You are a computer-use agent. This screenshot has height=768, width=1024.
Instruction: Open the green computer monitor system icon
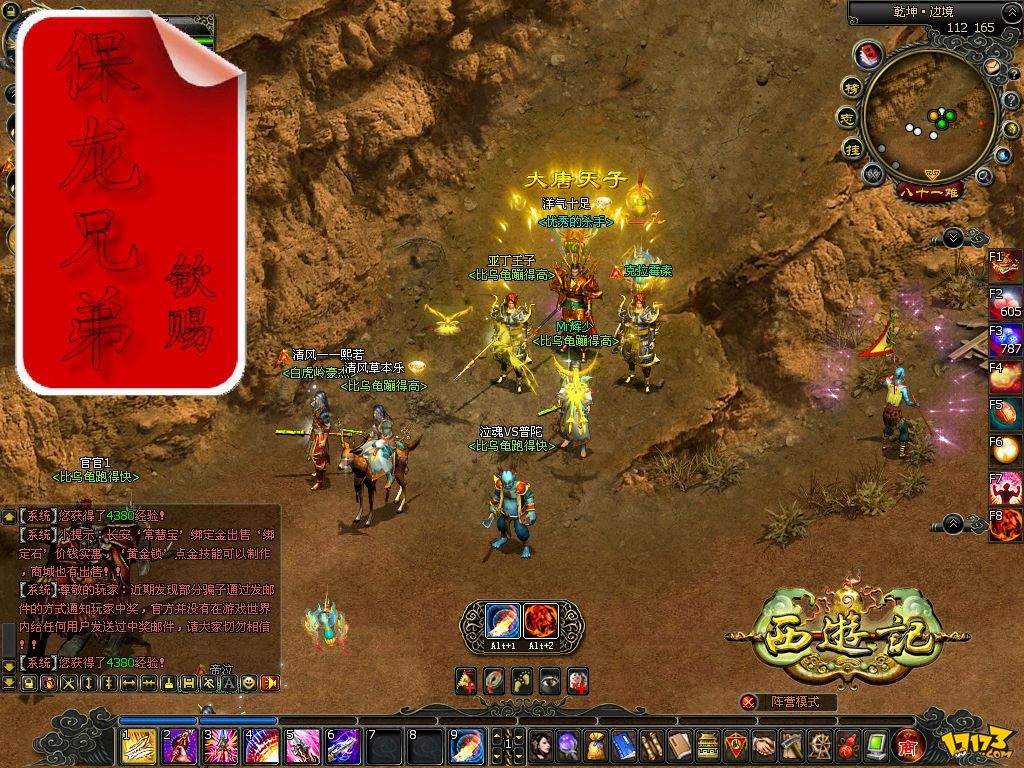pyautogui.click(x=876, y=745)
